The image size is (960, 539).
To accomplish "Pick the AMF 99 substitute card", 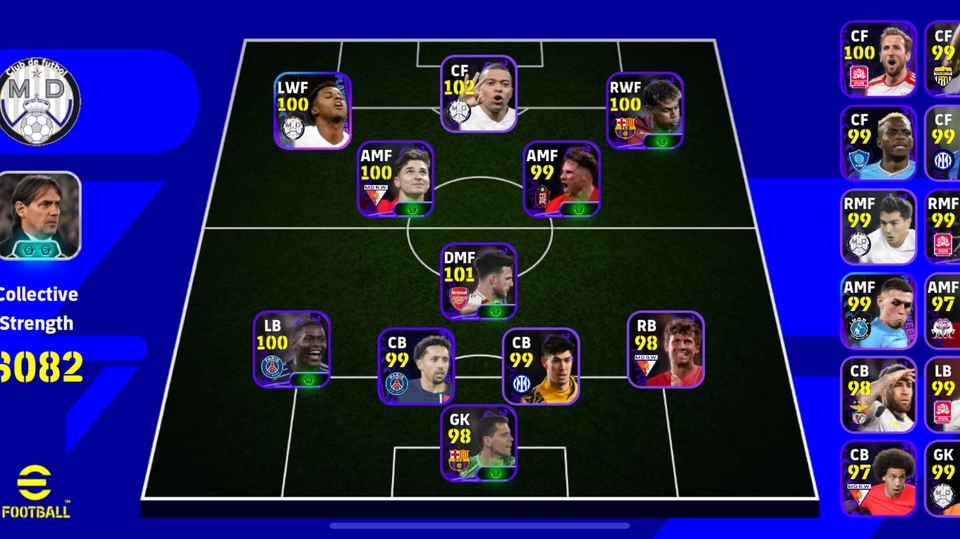I will (x=878, y=311).
